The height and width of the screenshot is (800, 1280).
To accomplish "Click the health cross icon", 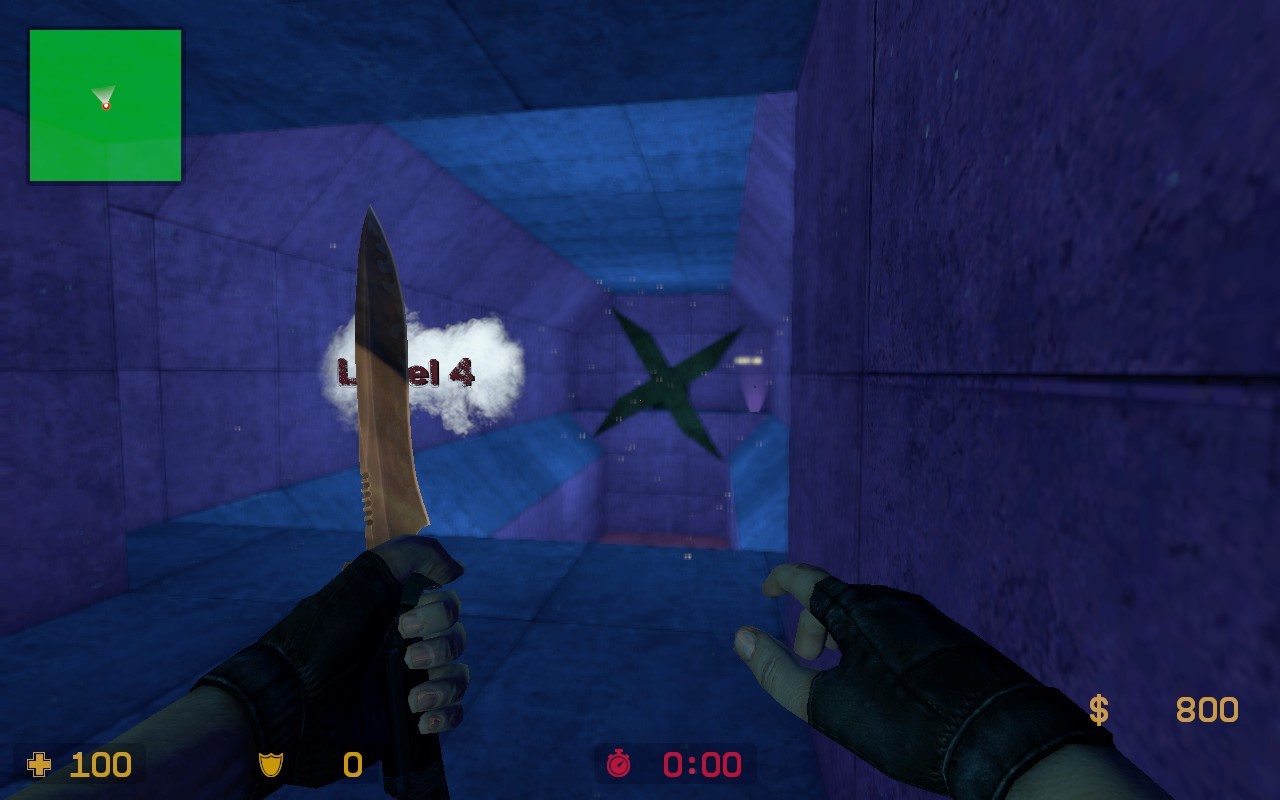I will (37, 766).
